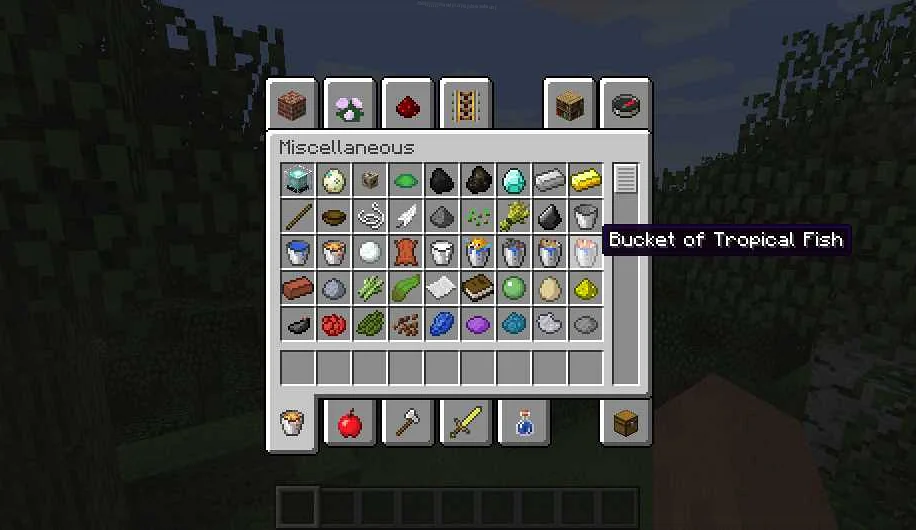Switch to the Decoration Blocks flower tab
The width and height of the screenshot is (916, 530).
350,106
